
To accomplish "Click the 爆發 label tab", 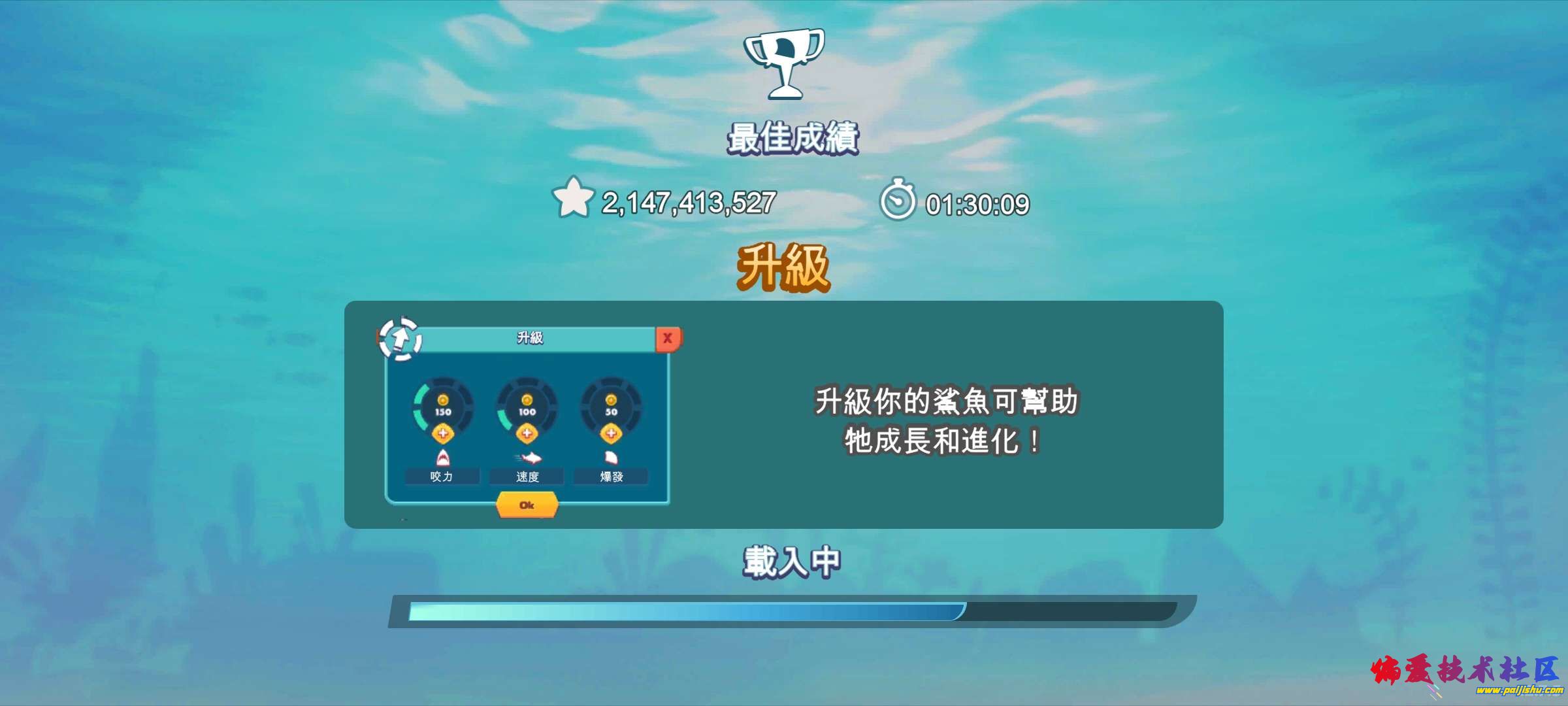I will tap(611, 477).
